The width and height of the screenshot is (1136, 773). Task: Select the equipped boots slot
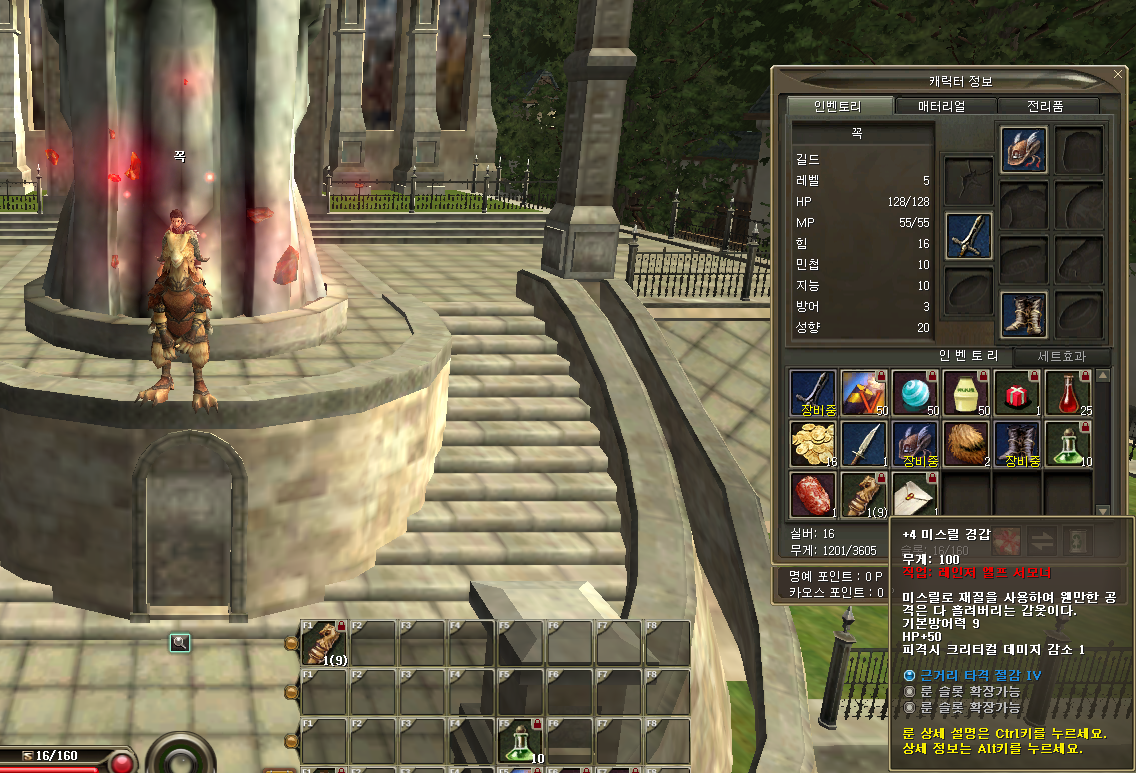click(1024, 315)
